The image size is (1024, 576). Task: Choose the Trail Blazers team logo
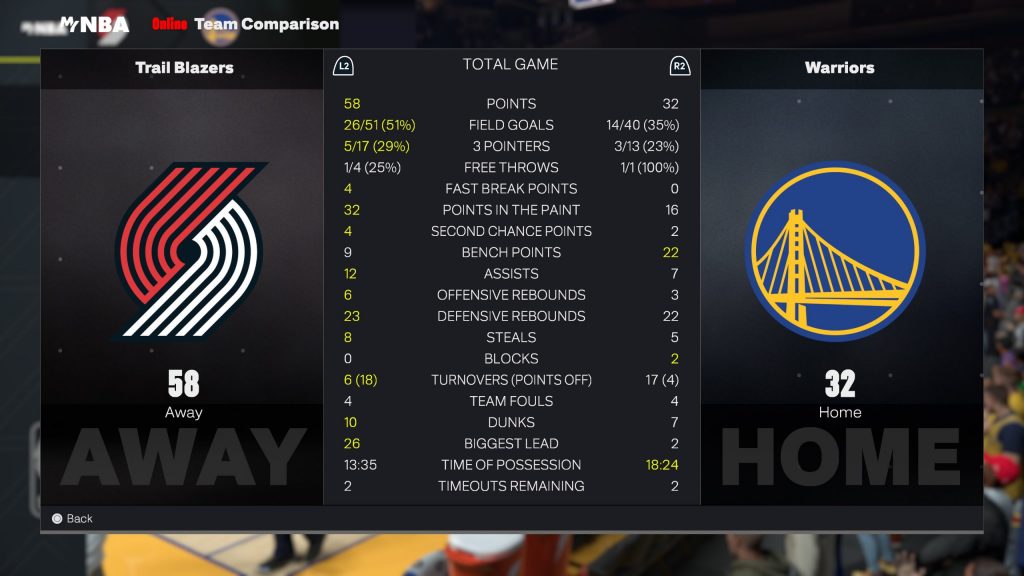pos(188,251)
